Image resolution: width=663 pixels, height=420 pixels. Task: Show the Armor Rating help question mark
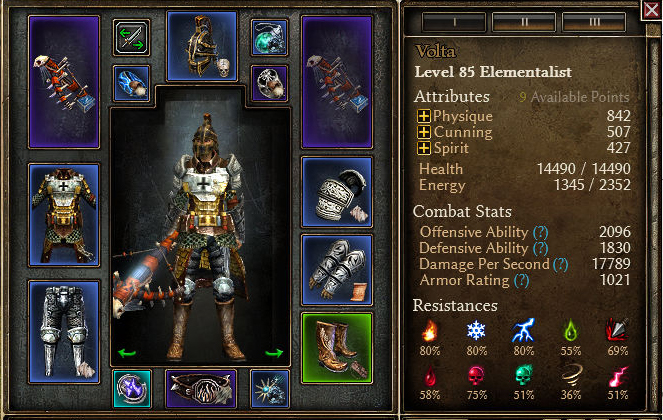(x=521, y=281)
